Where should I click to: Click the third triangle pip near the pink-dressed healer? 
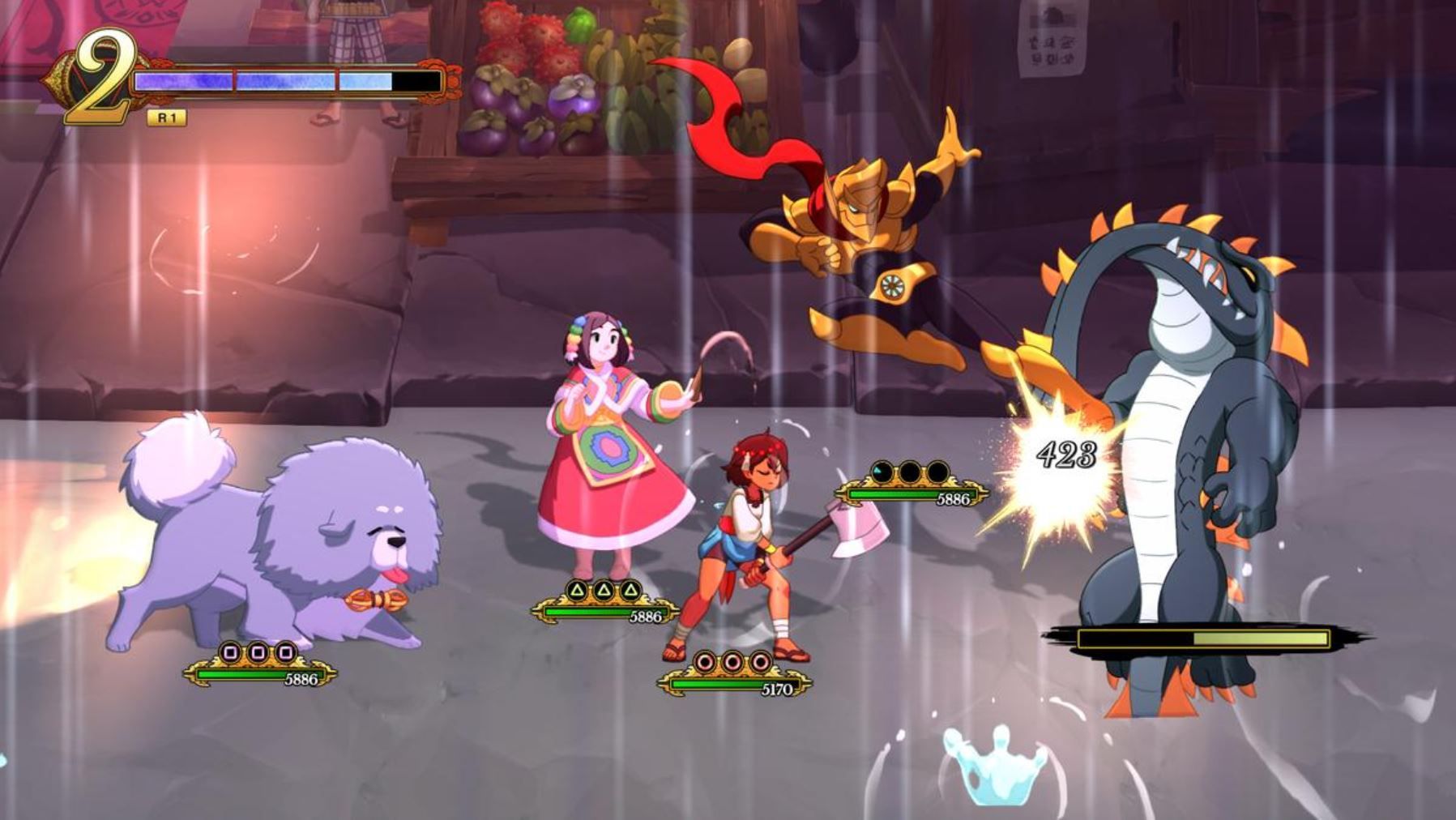point(630,589)
